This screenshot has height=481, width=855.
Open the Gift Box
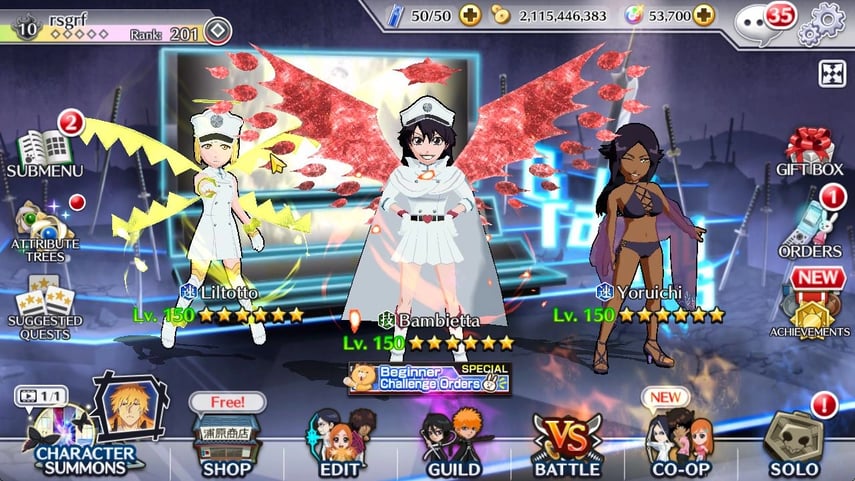[x=808, y=150]
